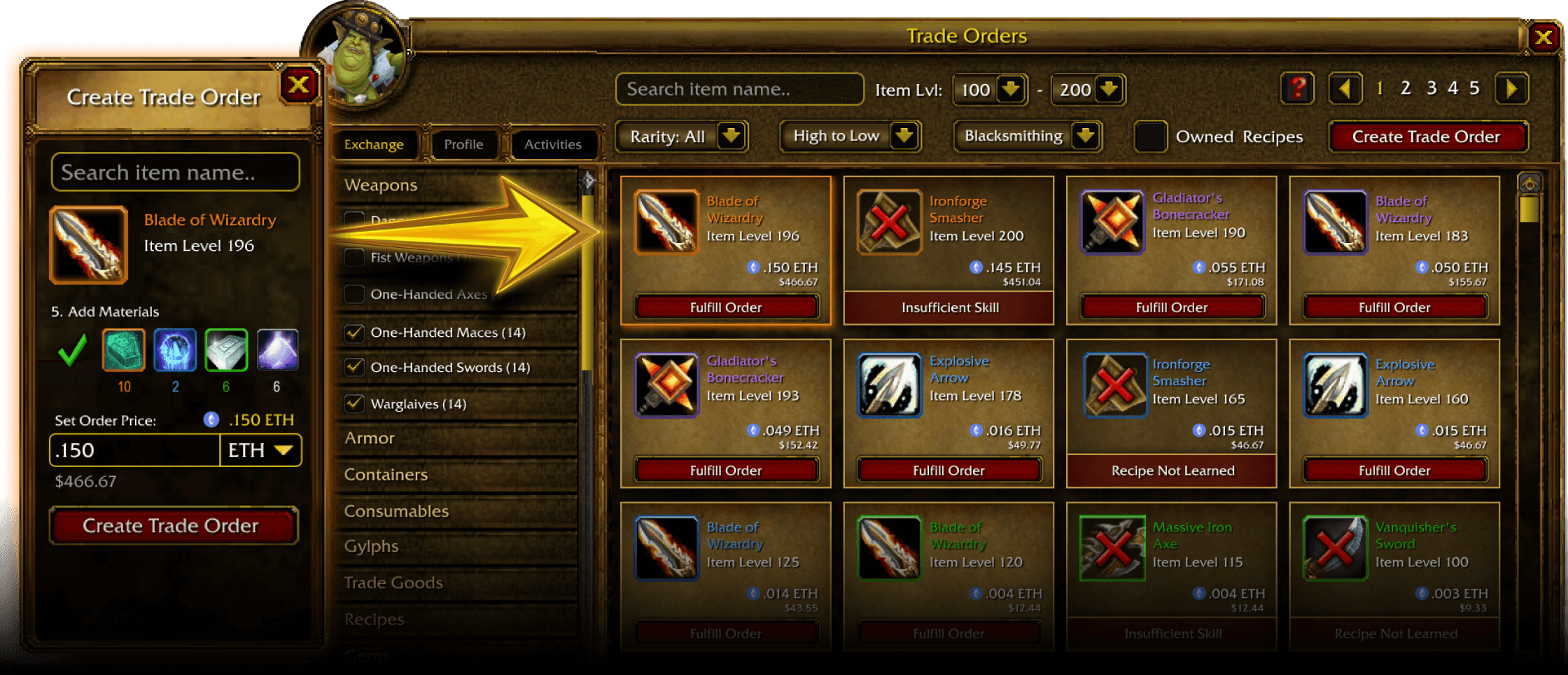Close the Trade Orders window
Image resolution: width=1568 pixels, height=675 pixels.
click(x=1543, y=37)
